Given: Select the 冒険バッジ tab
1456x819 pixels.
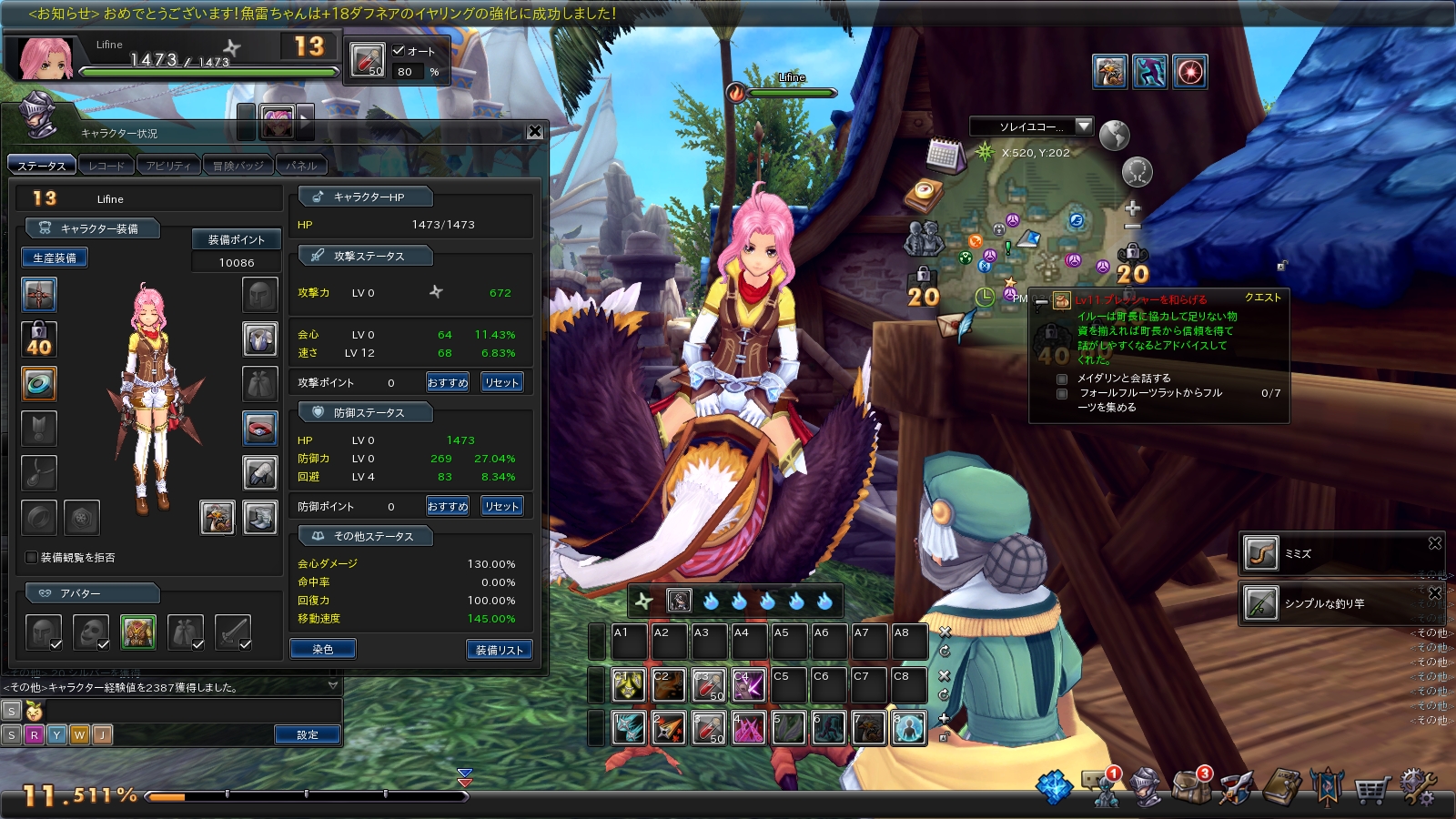Looking at the screenshot, I should (238, 166).
